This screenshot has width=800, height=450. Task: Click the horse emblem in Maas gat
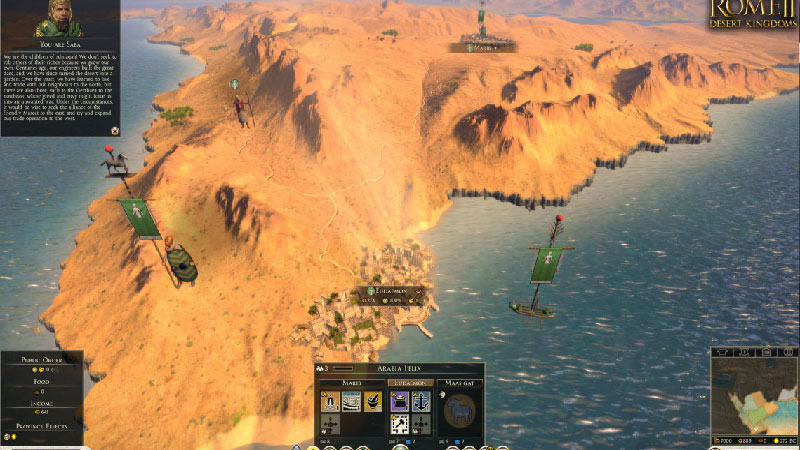pos(459,411)
